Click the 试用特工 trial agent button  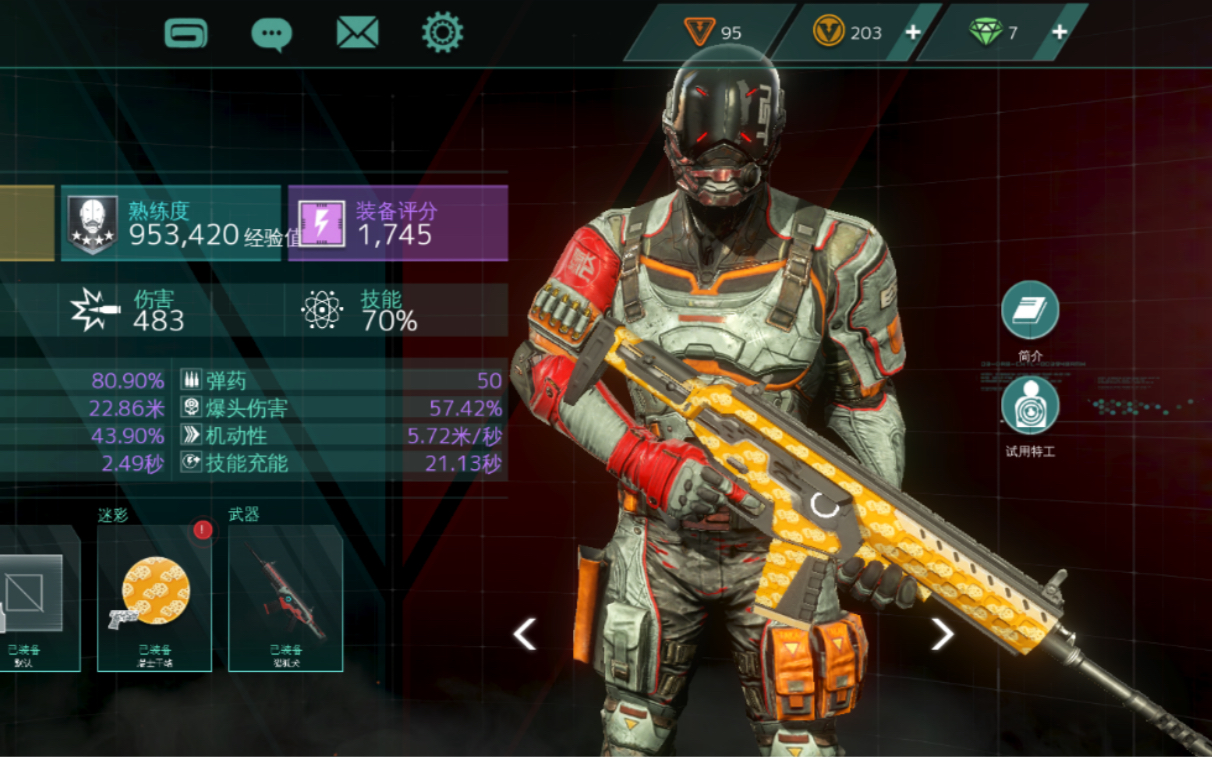[x=1030, y=406]
